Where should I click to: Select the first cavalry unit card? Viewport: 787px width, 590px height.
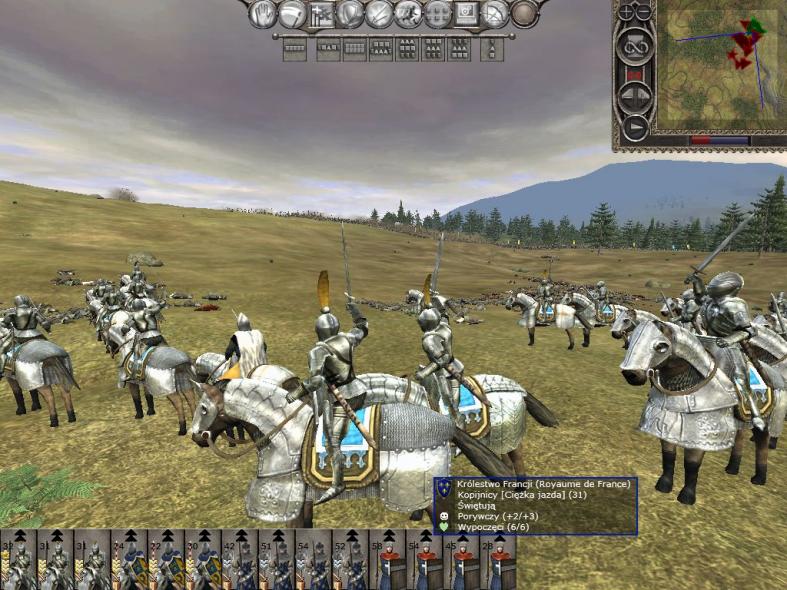18,560
